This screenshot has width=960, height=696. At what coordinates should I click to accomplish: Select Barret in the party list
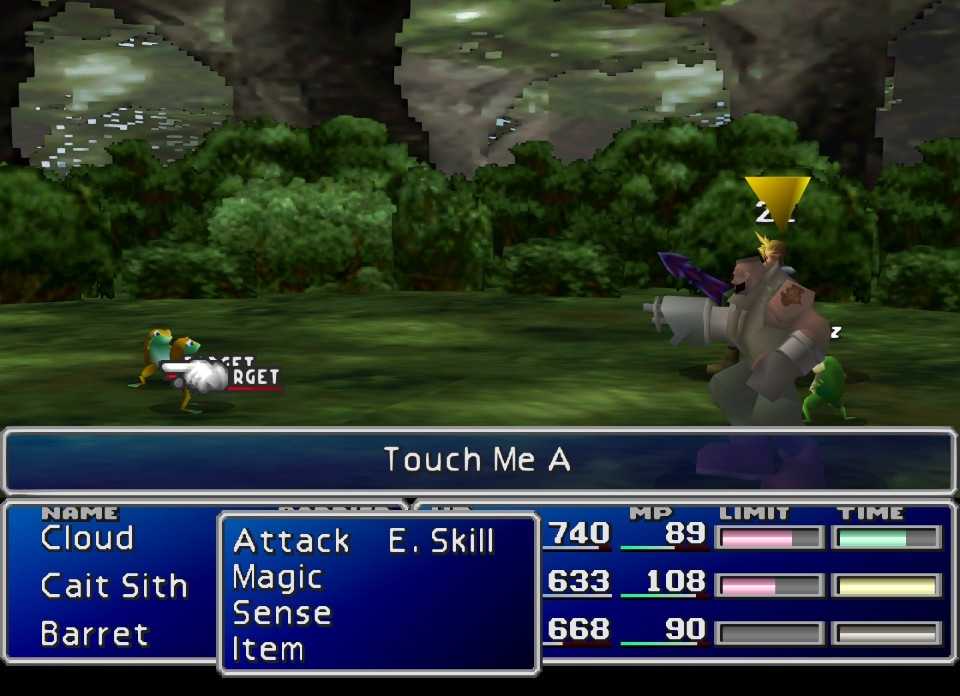[x=94, y=634]
